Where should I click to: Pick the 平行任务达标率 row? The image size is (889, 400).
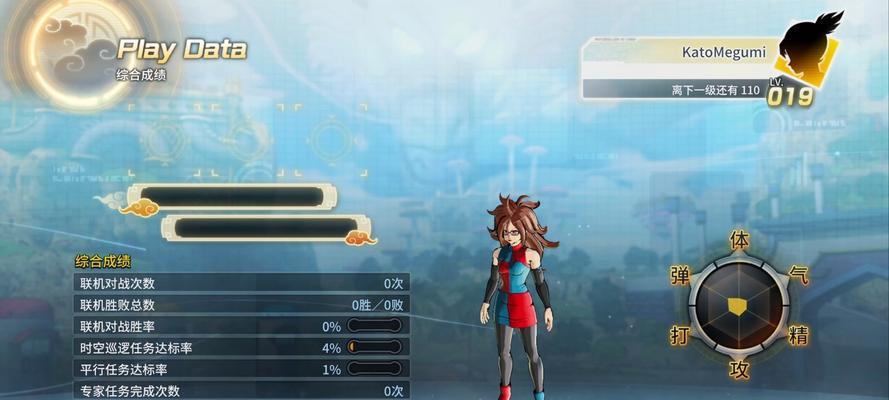click(241, 369)
